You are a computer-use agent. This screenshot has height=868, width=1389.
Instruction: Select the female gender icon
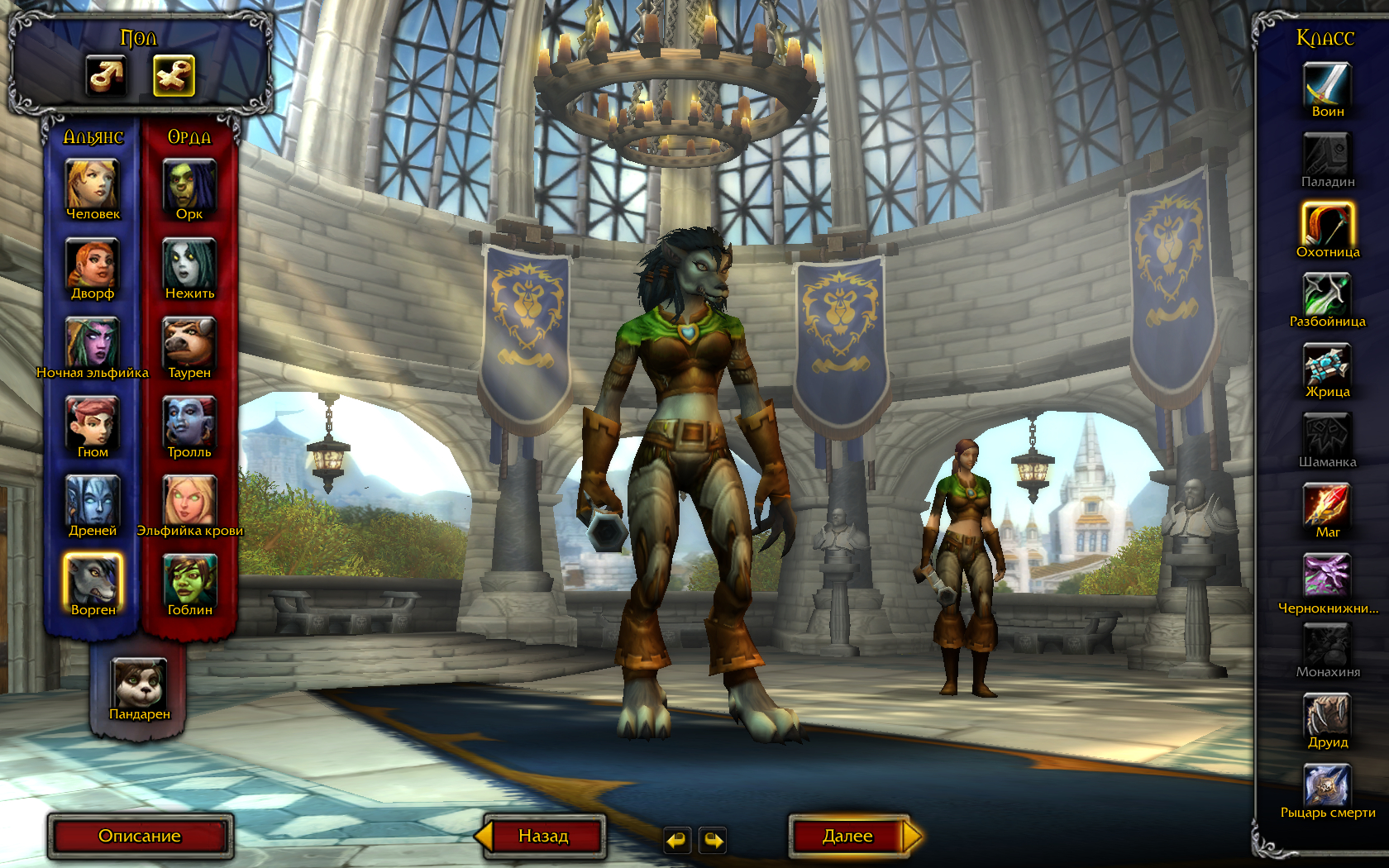click(x=174, y=76)
